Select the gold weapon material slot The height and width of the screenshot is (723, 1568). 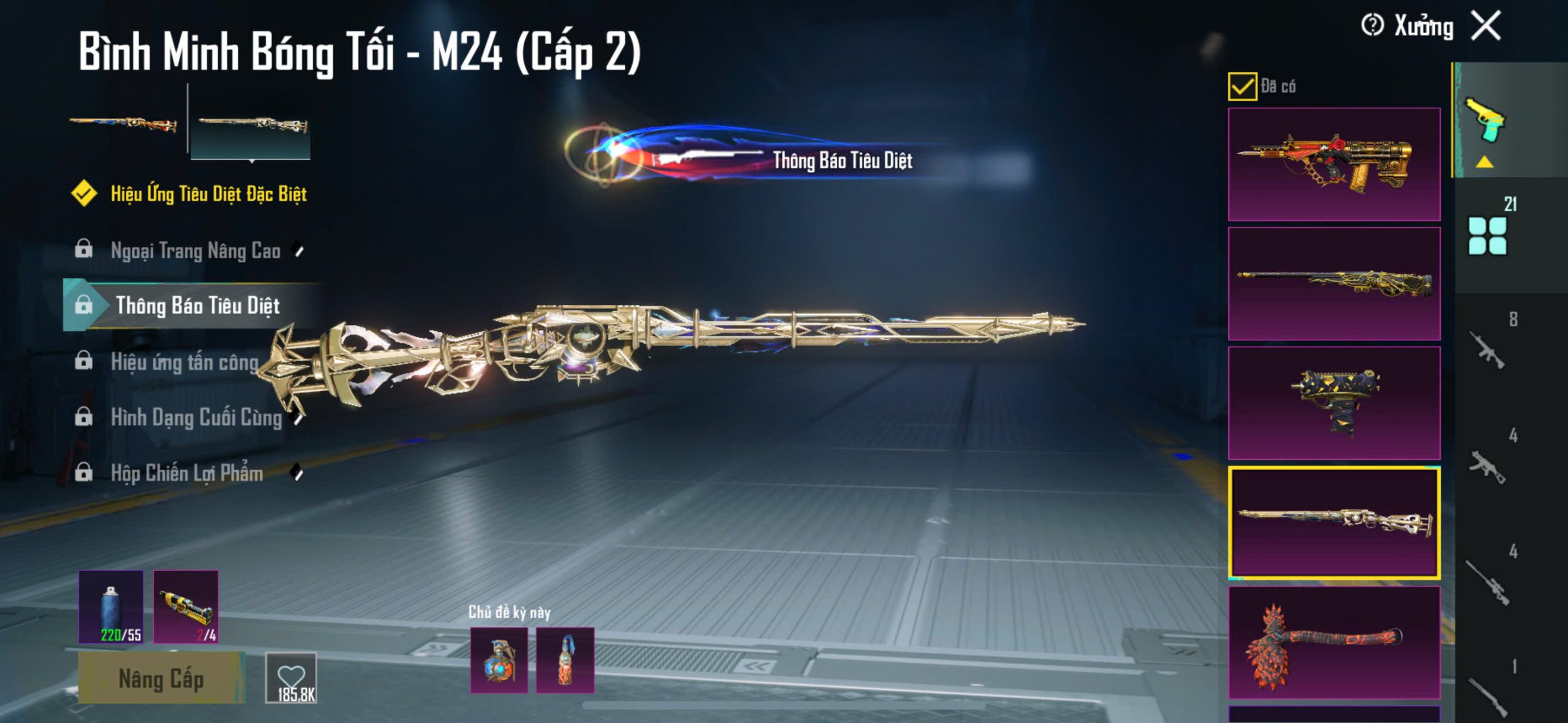(x=186, y=607)
